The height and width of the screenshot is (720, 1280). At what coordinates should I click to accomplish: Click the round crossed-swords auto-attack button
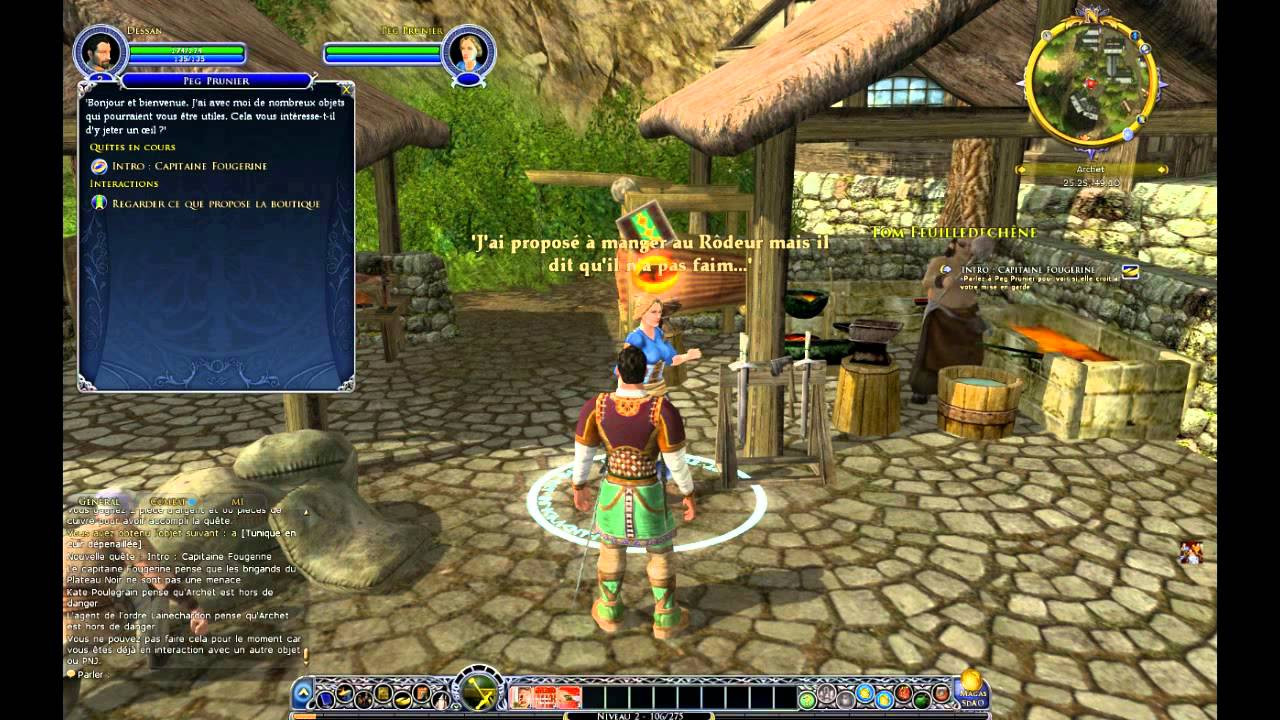pos(478,691)
